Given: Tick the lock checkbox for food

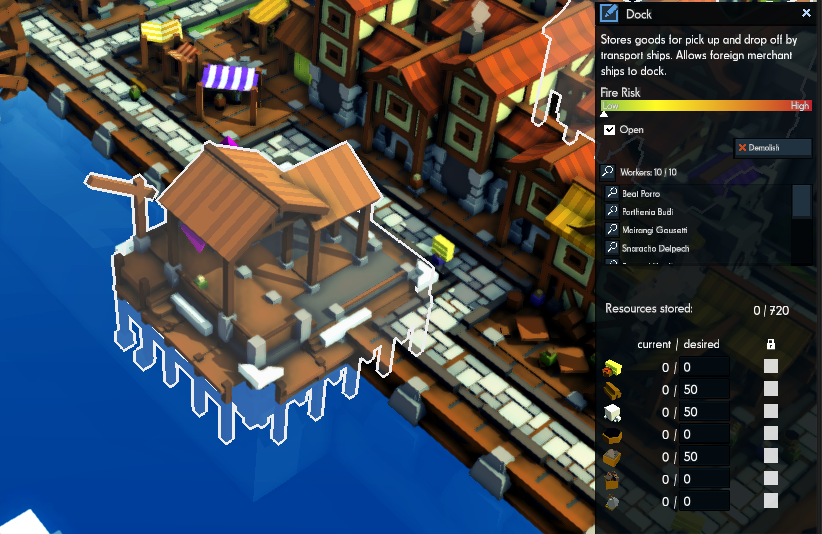Looking at the screenshot, I should point(771,367).
